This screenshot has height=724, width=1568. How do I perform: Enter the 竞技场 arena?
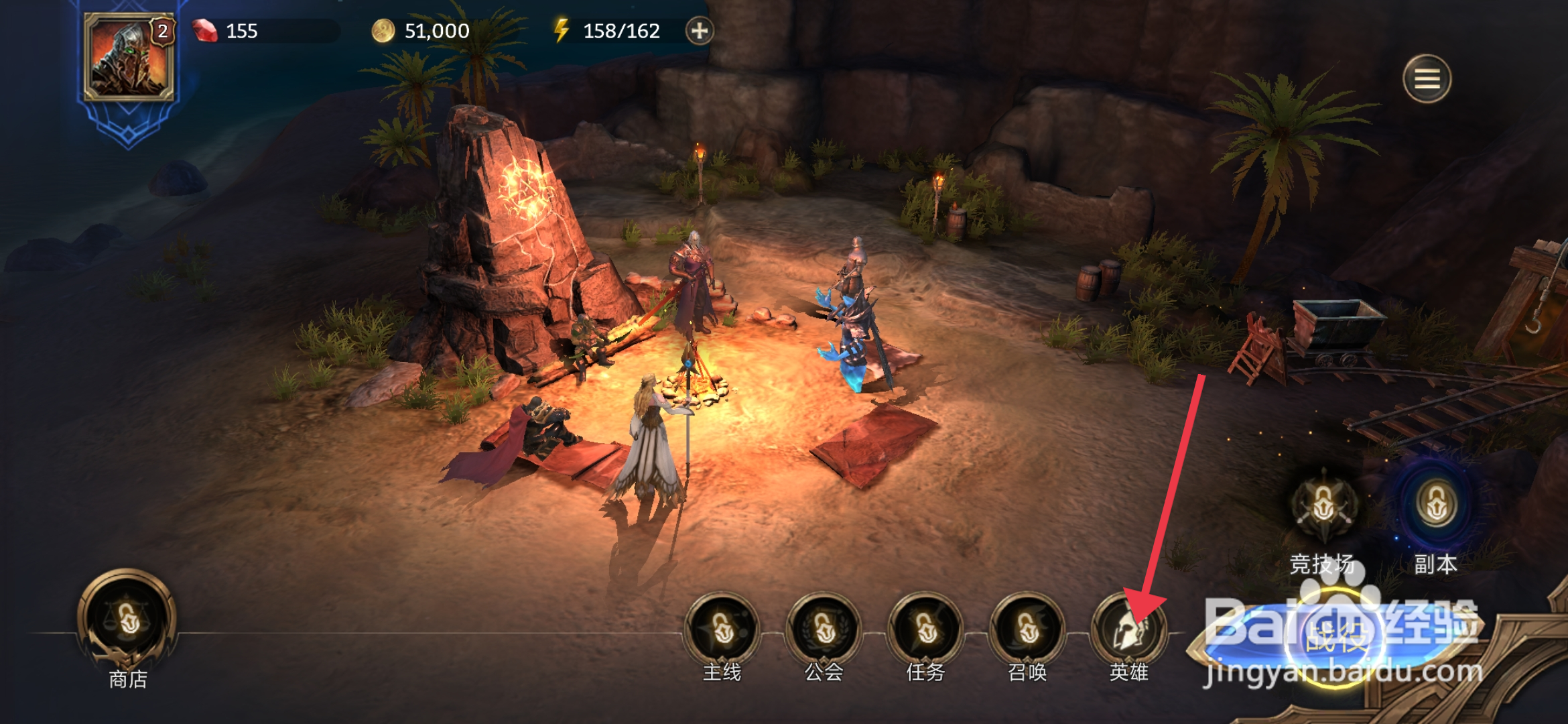[1323, 506]
